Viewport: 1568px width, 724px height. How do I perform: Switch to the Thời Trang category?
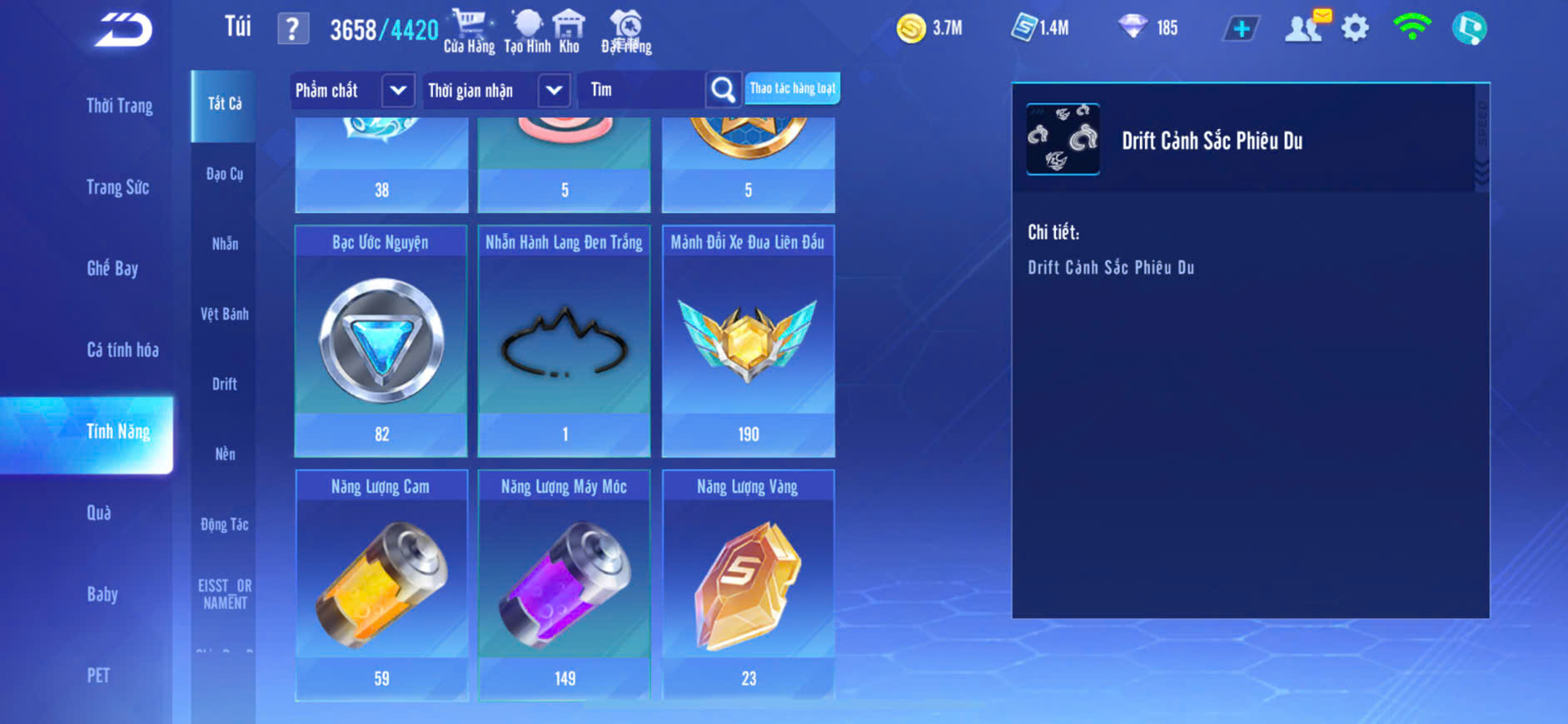(x=119, y=106)
